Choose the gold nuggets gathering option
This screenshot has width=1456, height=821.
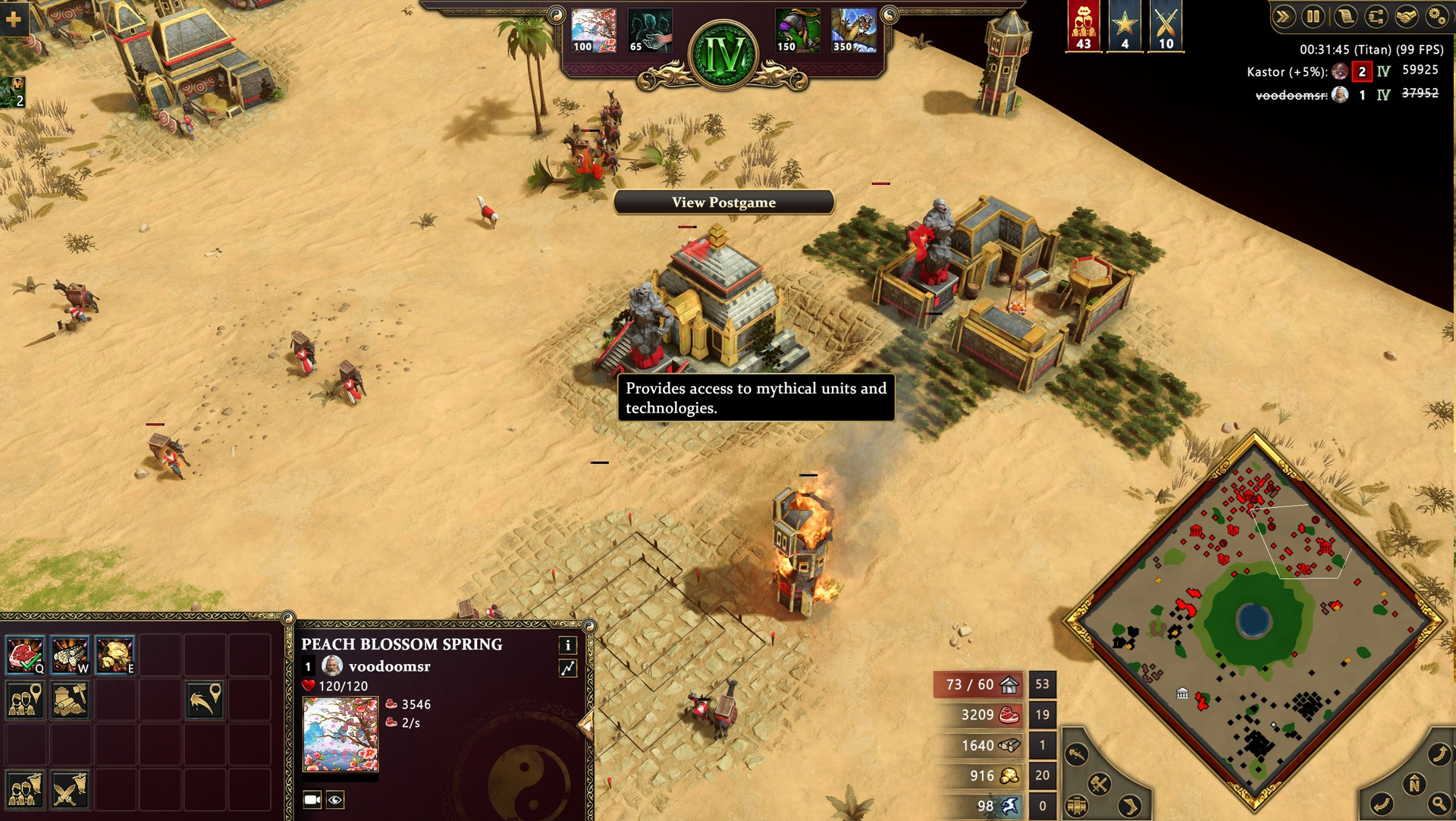pyautogui.click(x=115, y=655)
